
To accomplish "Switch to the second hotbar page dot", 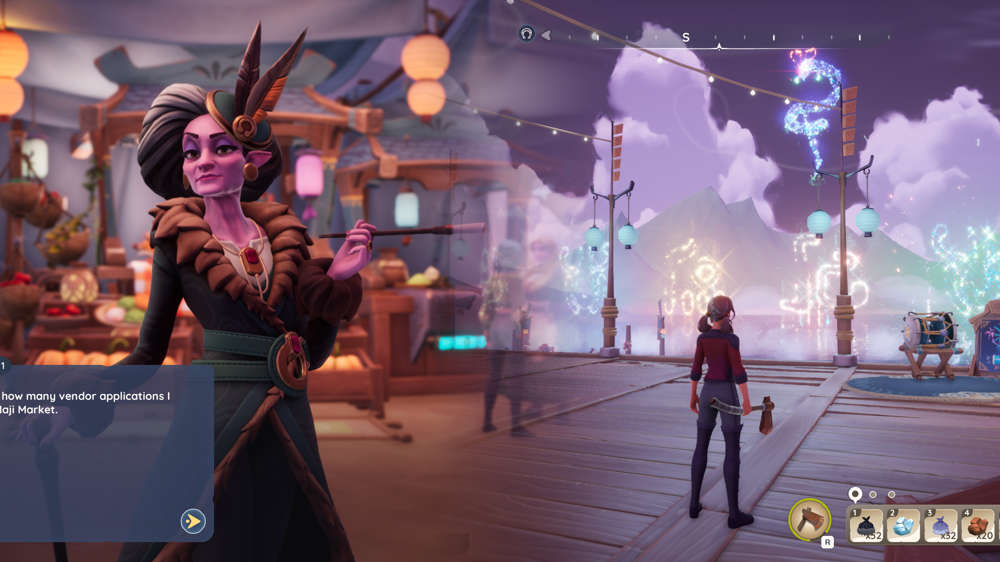I will point(873,494).
